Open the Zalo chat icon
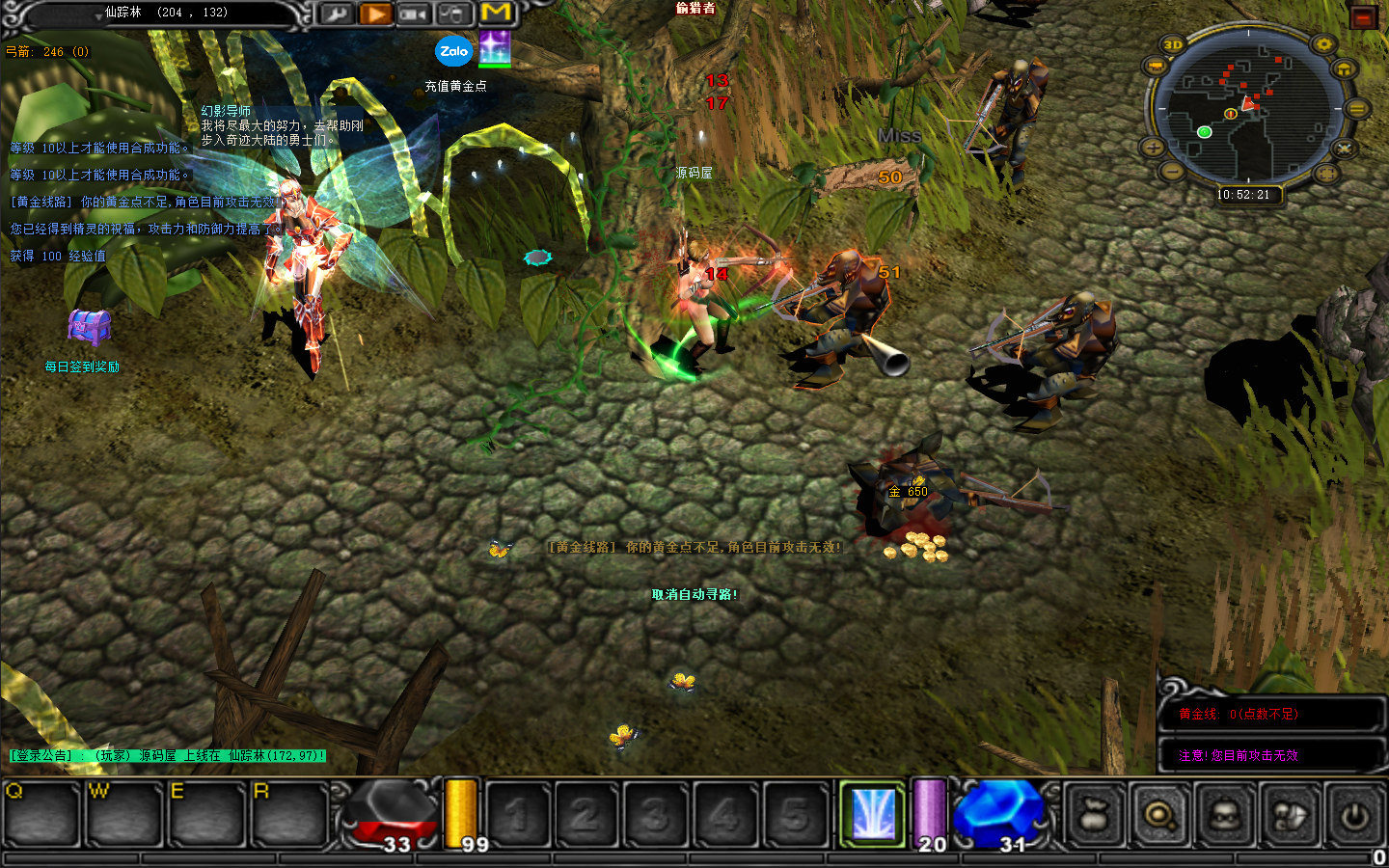Viewport: 1389px width, 868px height. point(453,52)
